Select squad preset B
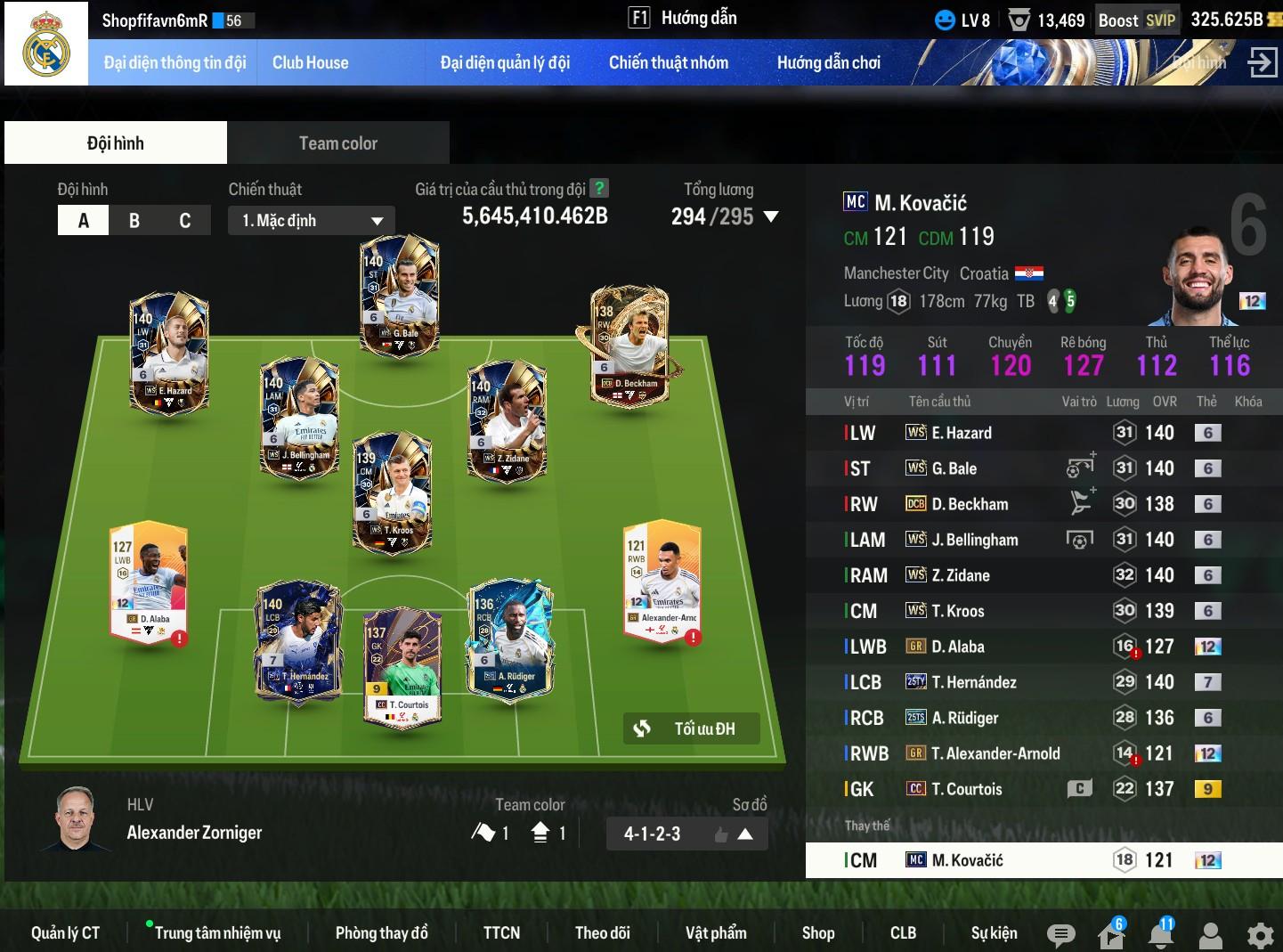Image resolution: width=1283 pixels, height=952 pixels. (x=134, y=221)
